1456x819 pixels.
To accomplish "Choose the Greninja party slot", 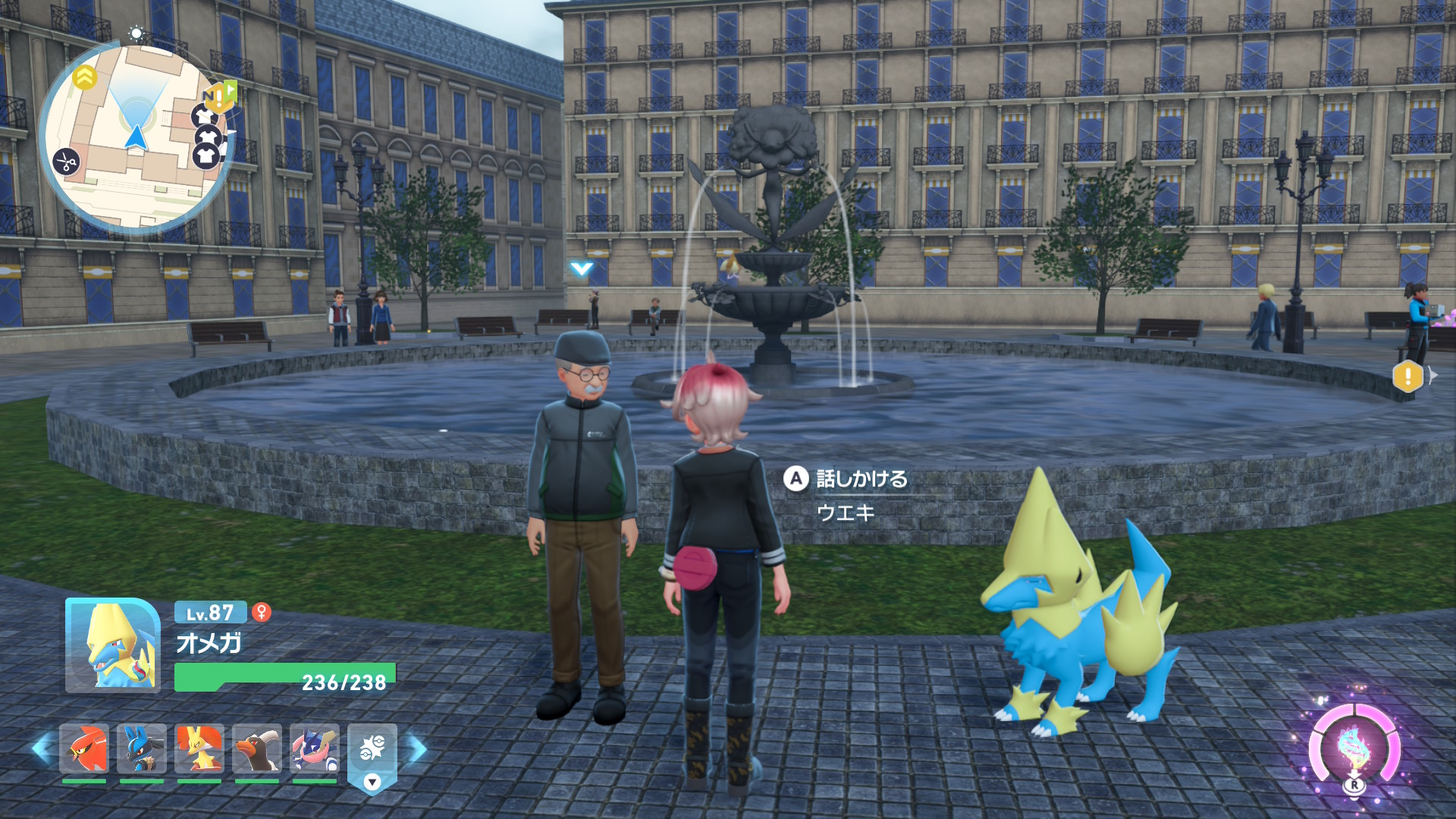I will (315, 748).
